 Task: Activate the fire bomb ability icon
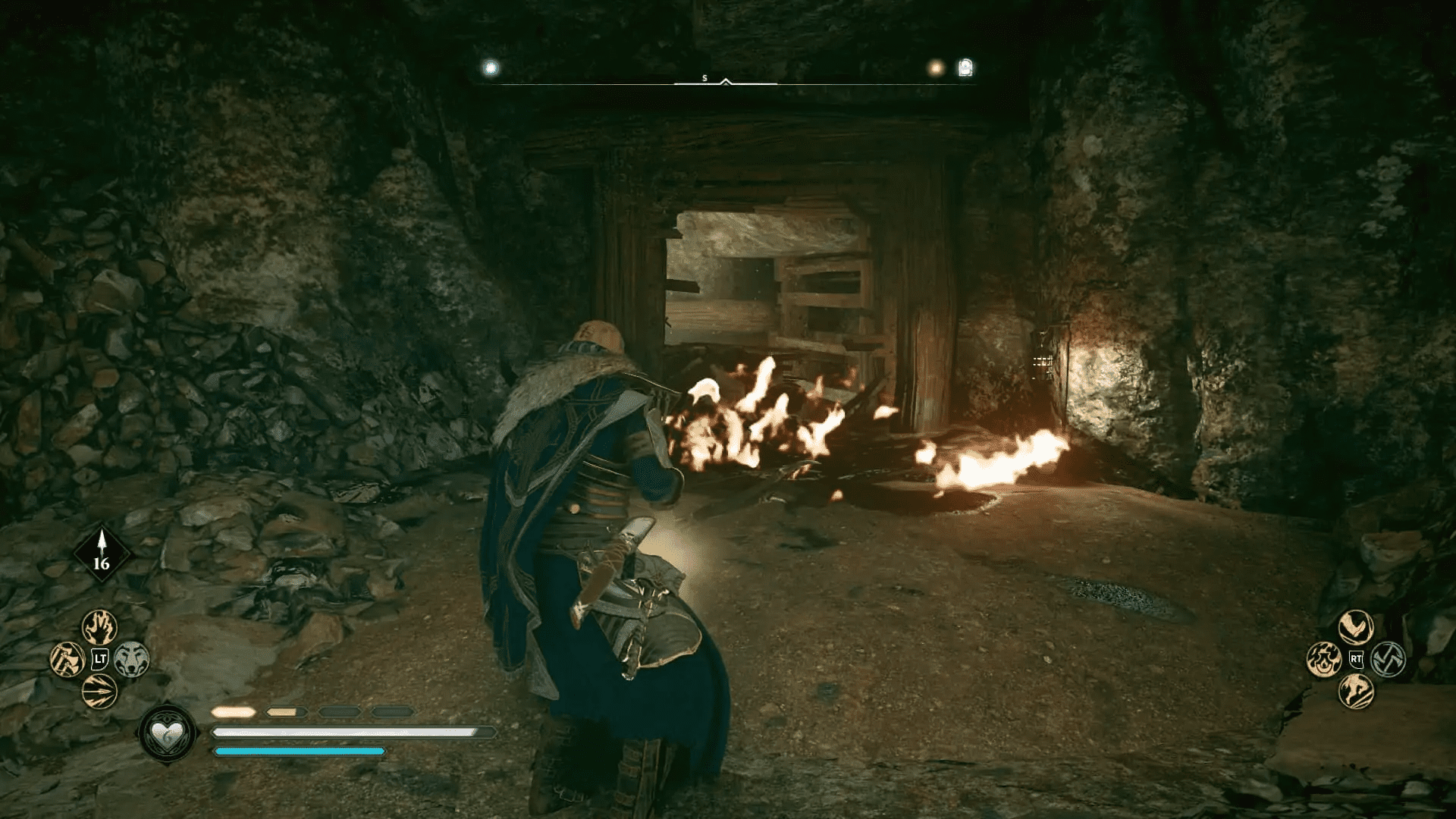1323,660
